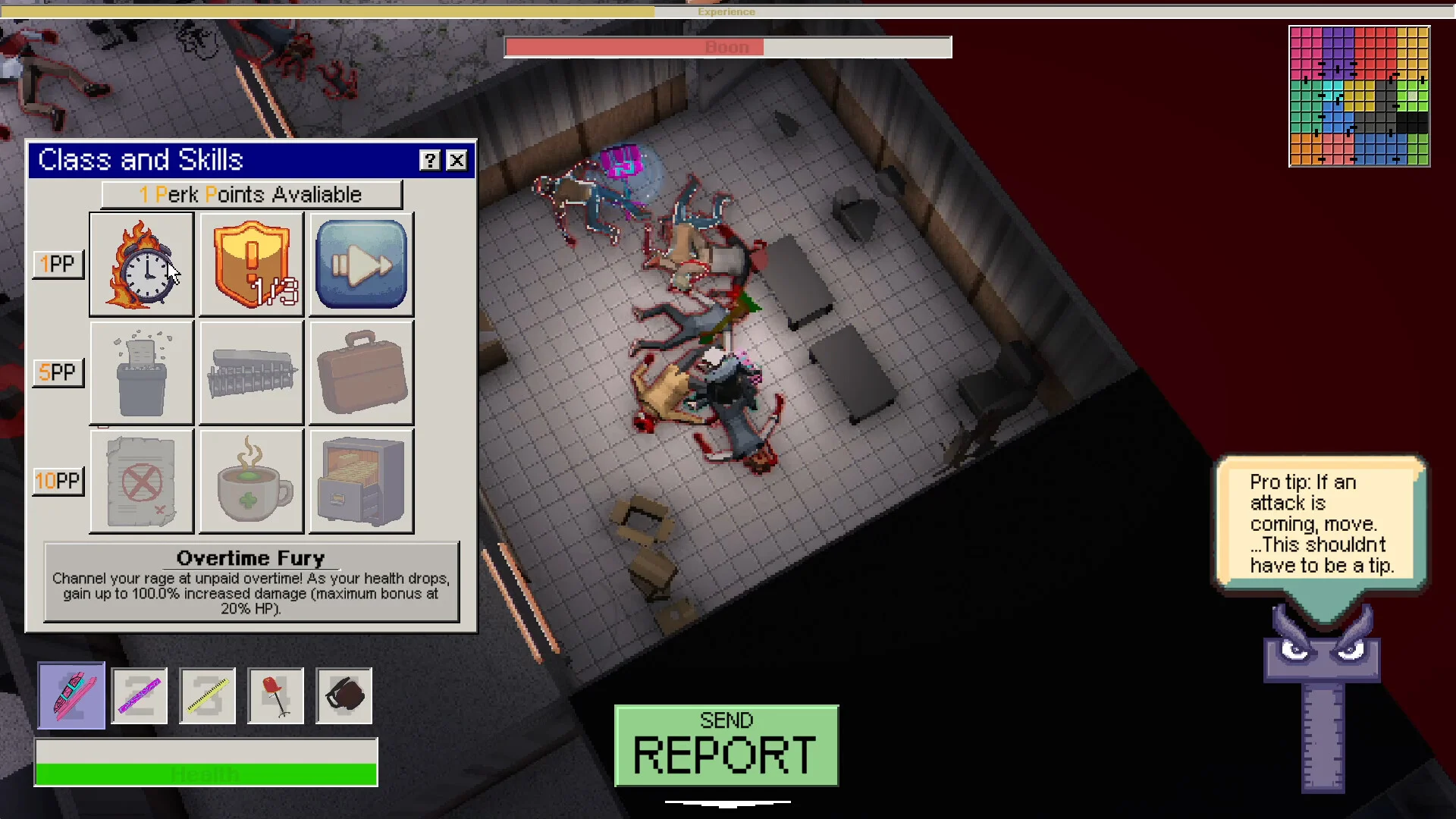
Task: Choose the keyboard perk icon
Action: [x=251, y=372]
